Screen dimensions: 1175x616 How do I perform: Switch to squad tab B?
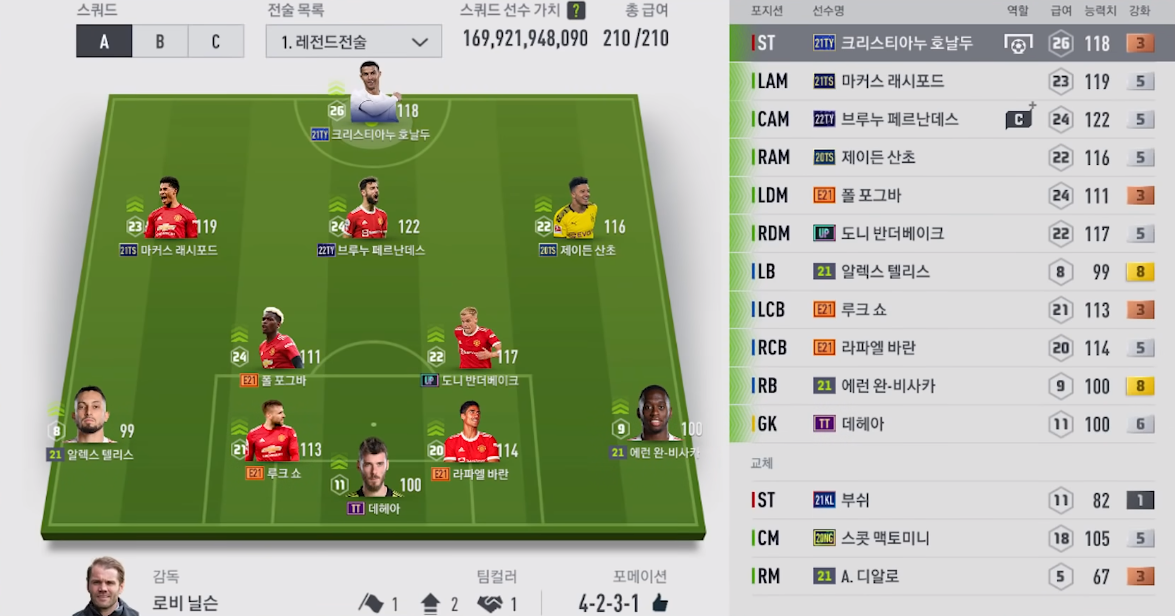[160, 41]
